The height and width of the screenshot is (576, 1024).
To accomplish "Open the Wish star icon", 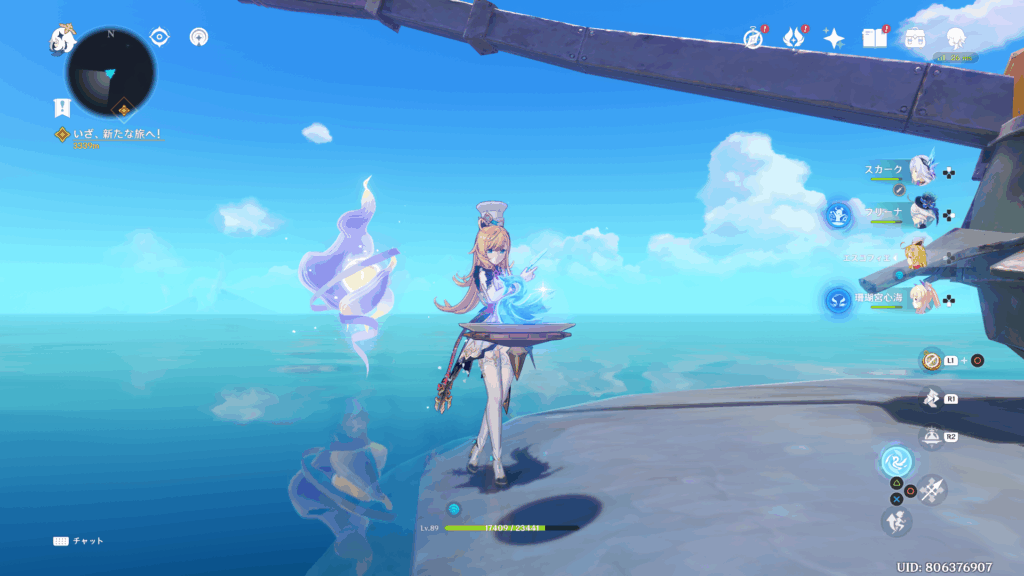I will coord(834,38).
